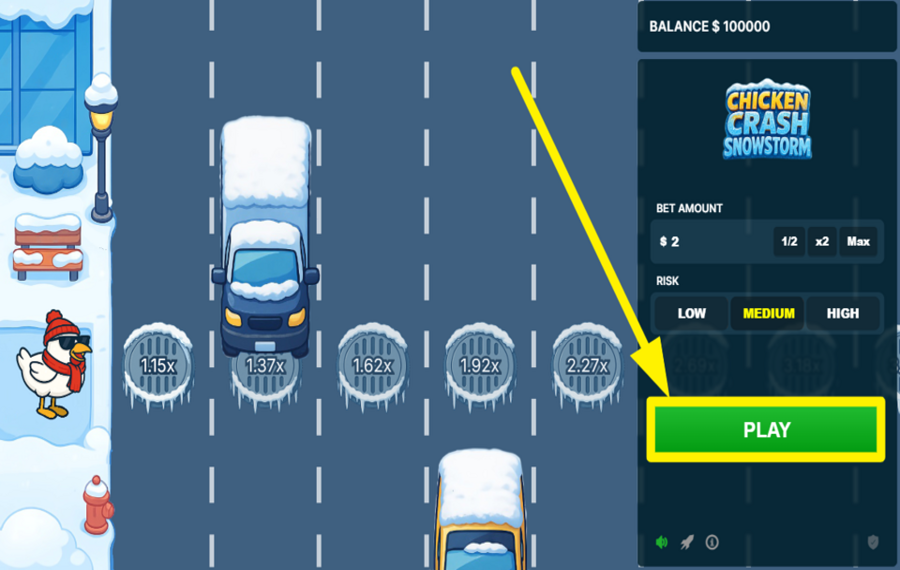Click the bet amount input field

coord(712,242)
